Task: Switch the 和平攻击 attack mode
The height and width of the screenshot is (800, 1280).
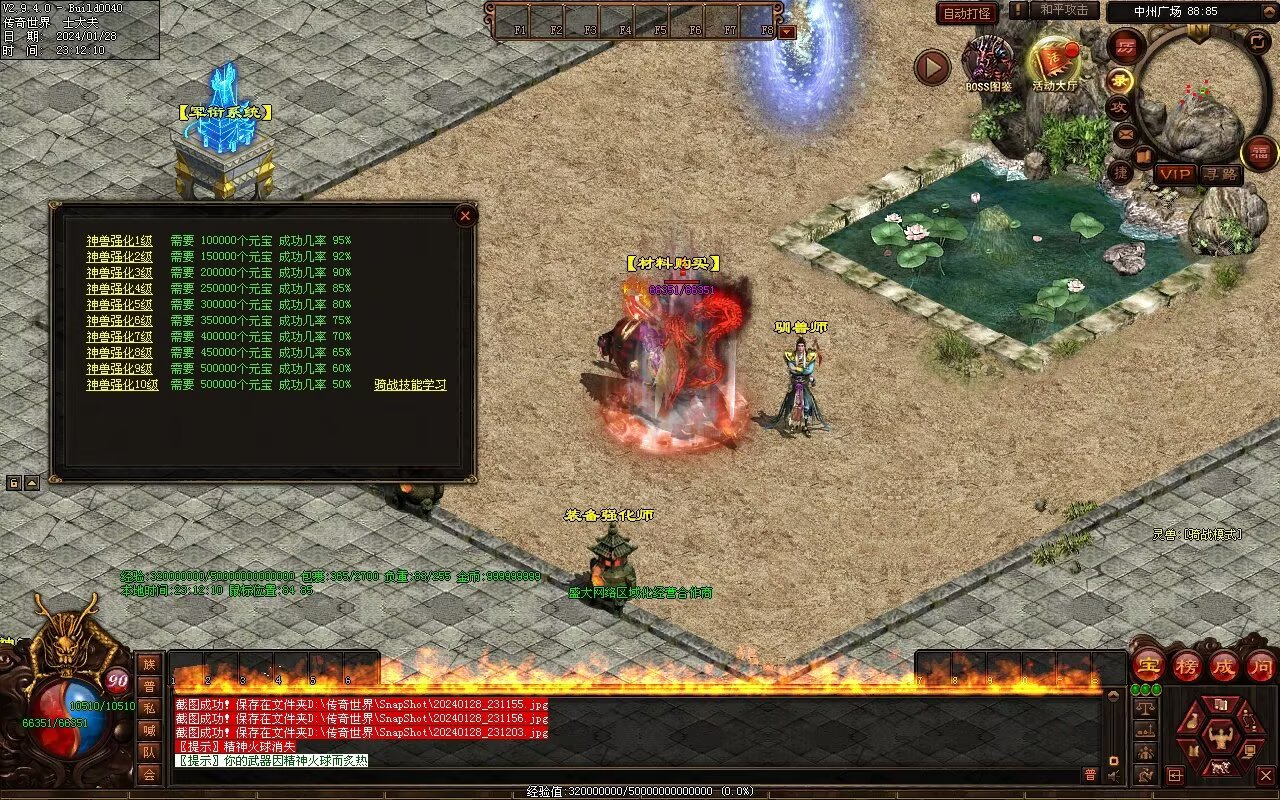Action: click(1063, 10)
